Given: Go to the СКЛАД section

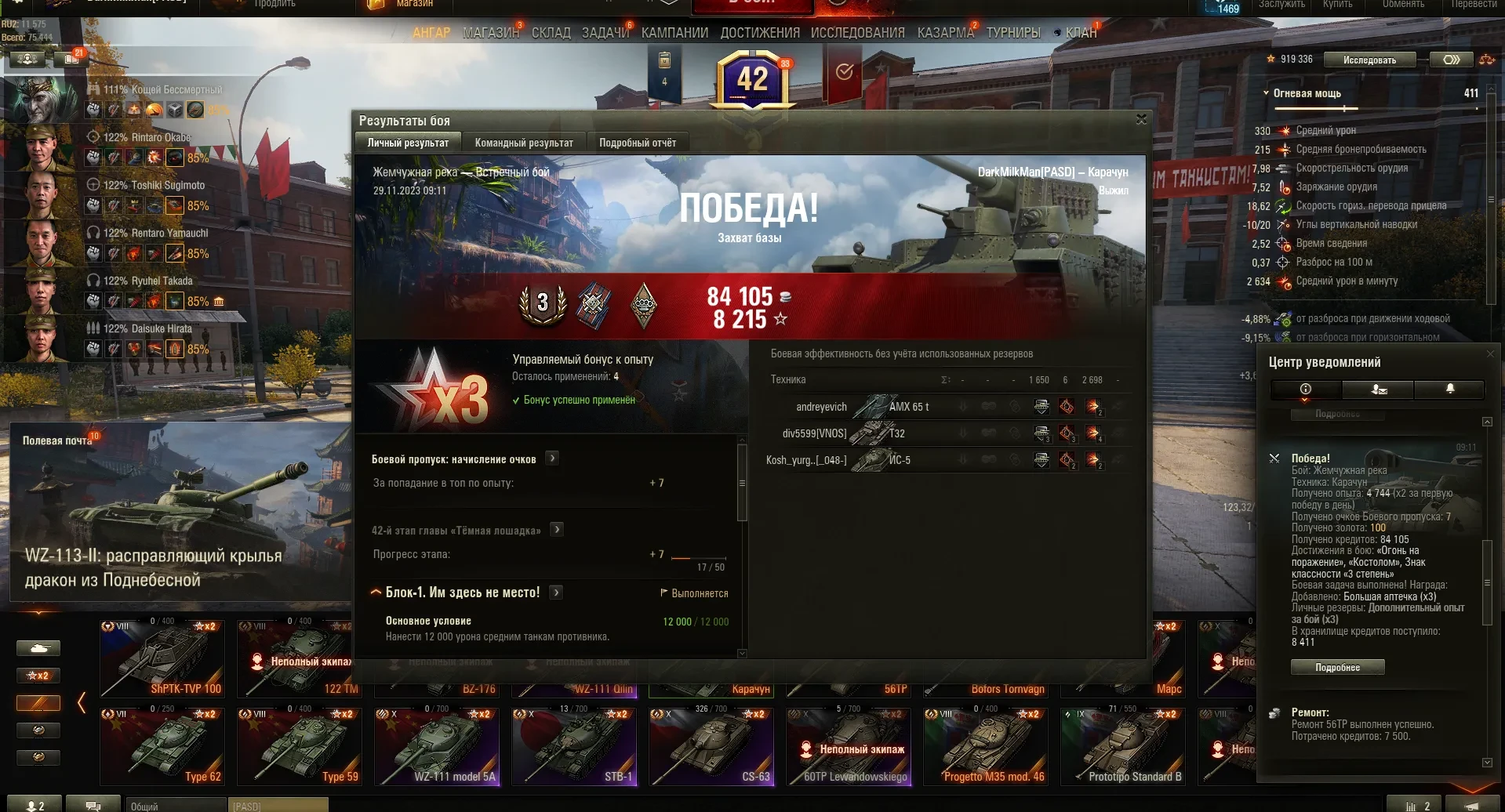Looking at the screenshot, I should coord(551,33).
